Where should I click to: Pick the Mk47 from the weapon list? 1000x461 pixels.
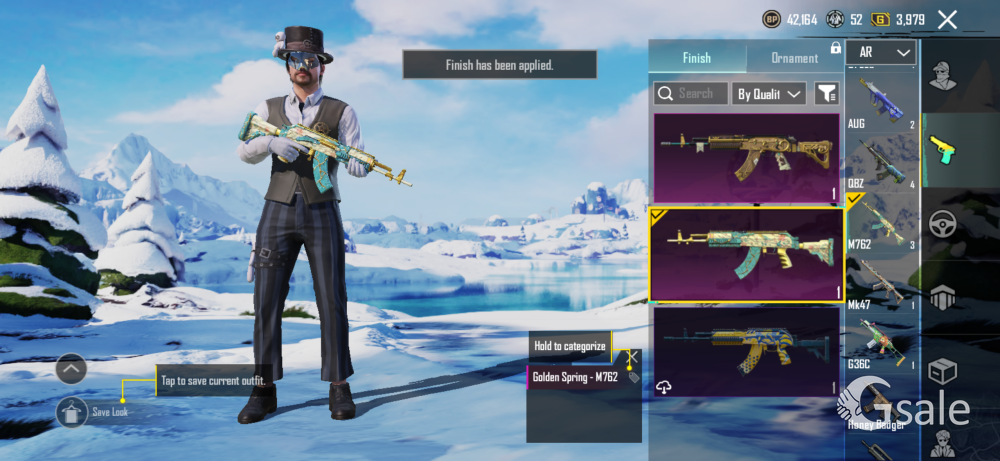[881, 285]
